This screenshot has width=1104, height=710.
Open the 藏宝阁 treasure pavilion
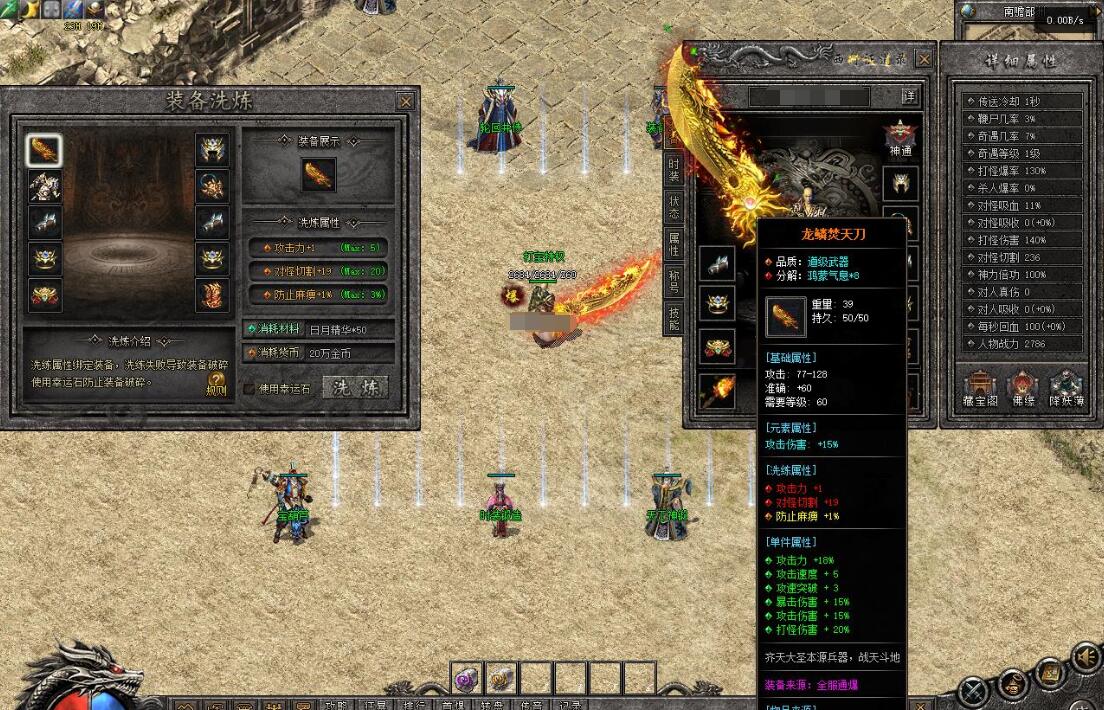[980, 388]
